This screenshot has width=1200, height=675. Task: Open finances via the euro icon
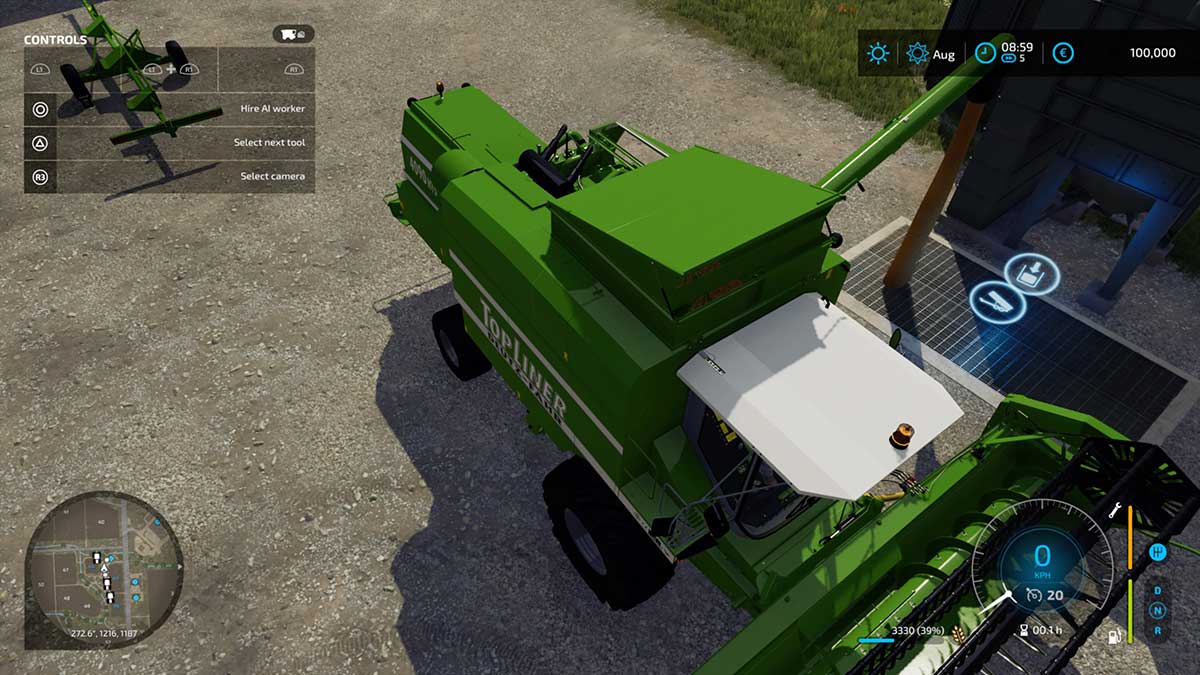point(1063,53)
